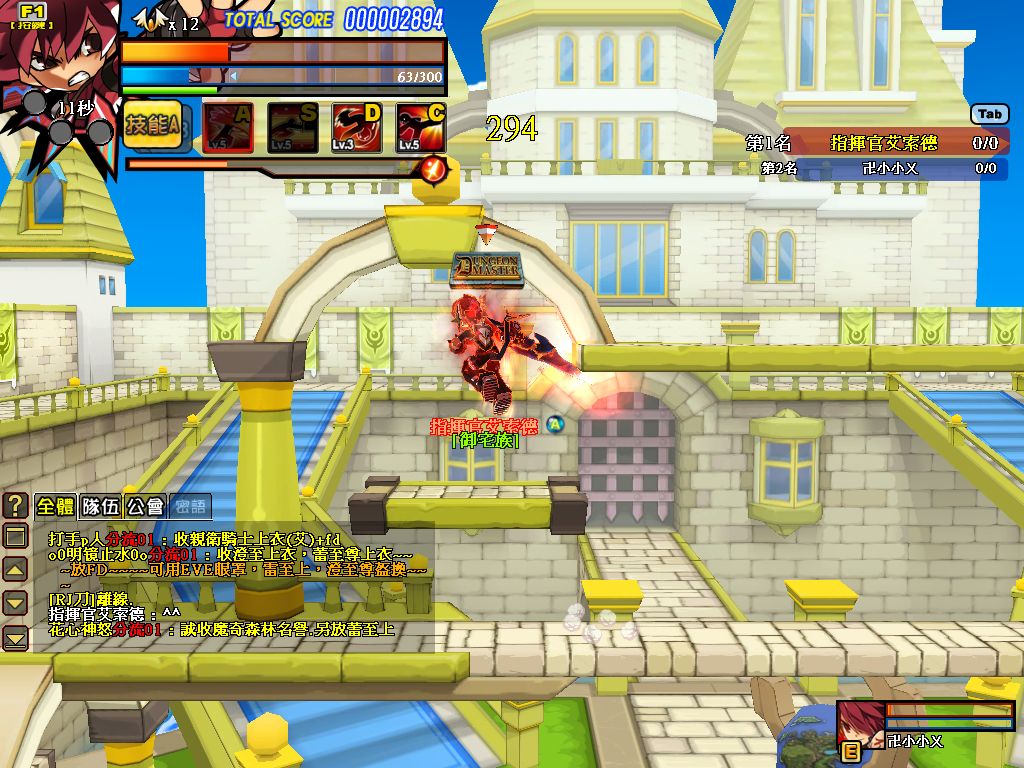Switch to the 密語 whisper tab
The height and width of the screenshot is (768, 1024).
click(x=190, y=505)
